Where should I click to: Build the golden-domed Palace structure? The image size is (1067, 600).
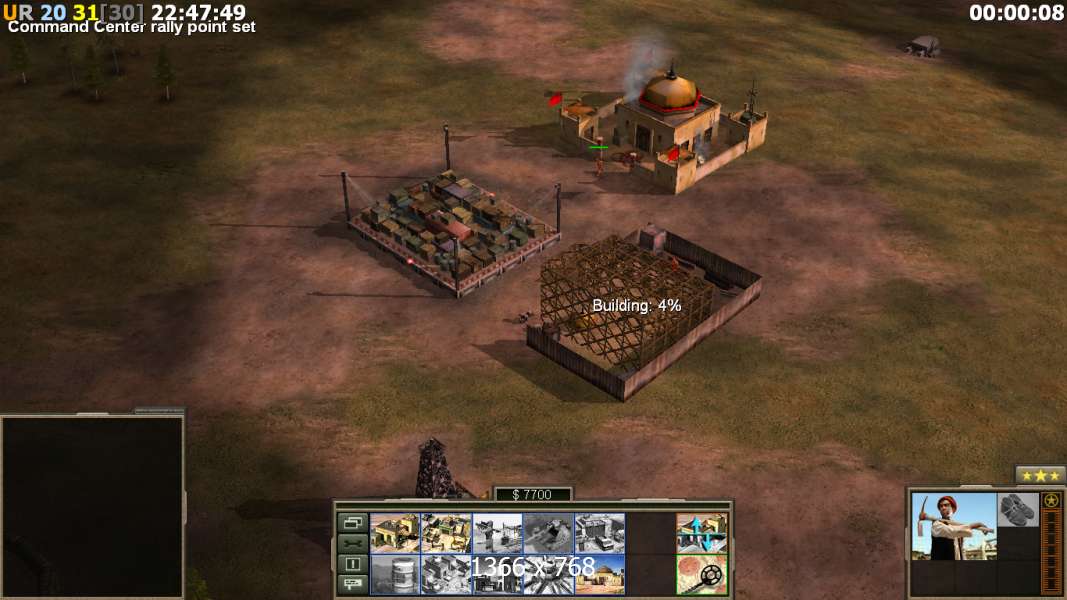599,575
